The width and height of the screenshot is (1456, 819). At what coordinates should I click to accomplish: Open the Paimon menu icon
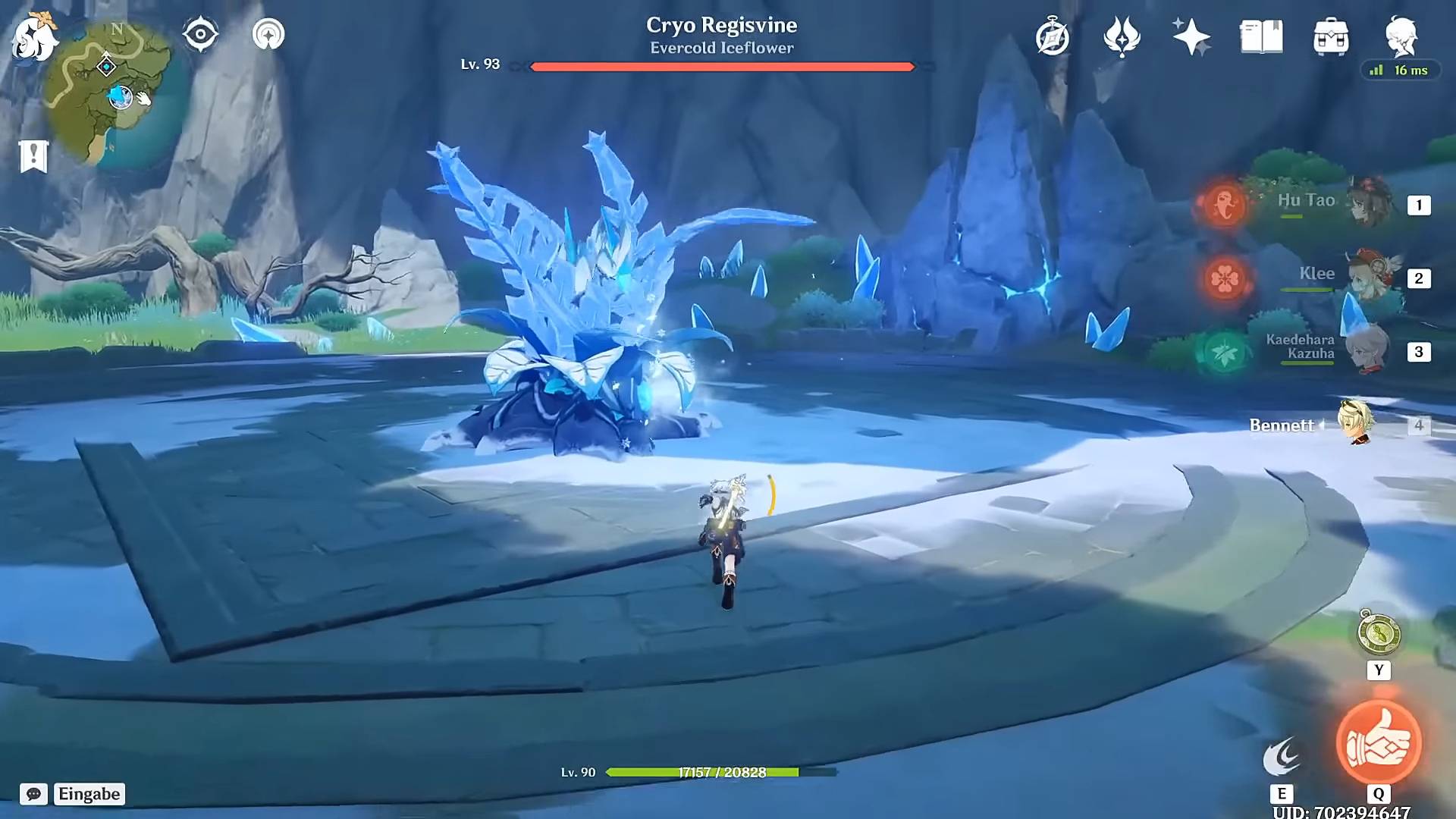[34, 36]
